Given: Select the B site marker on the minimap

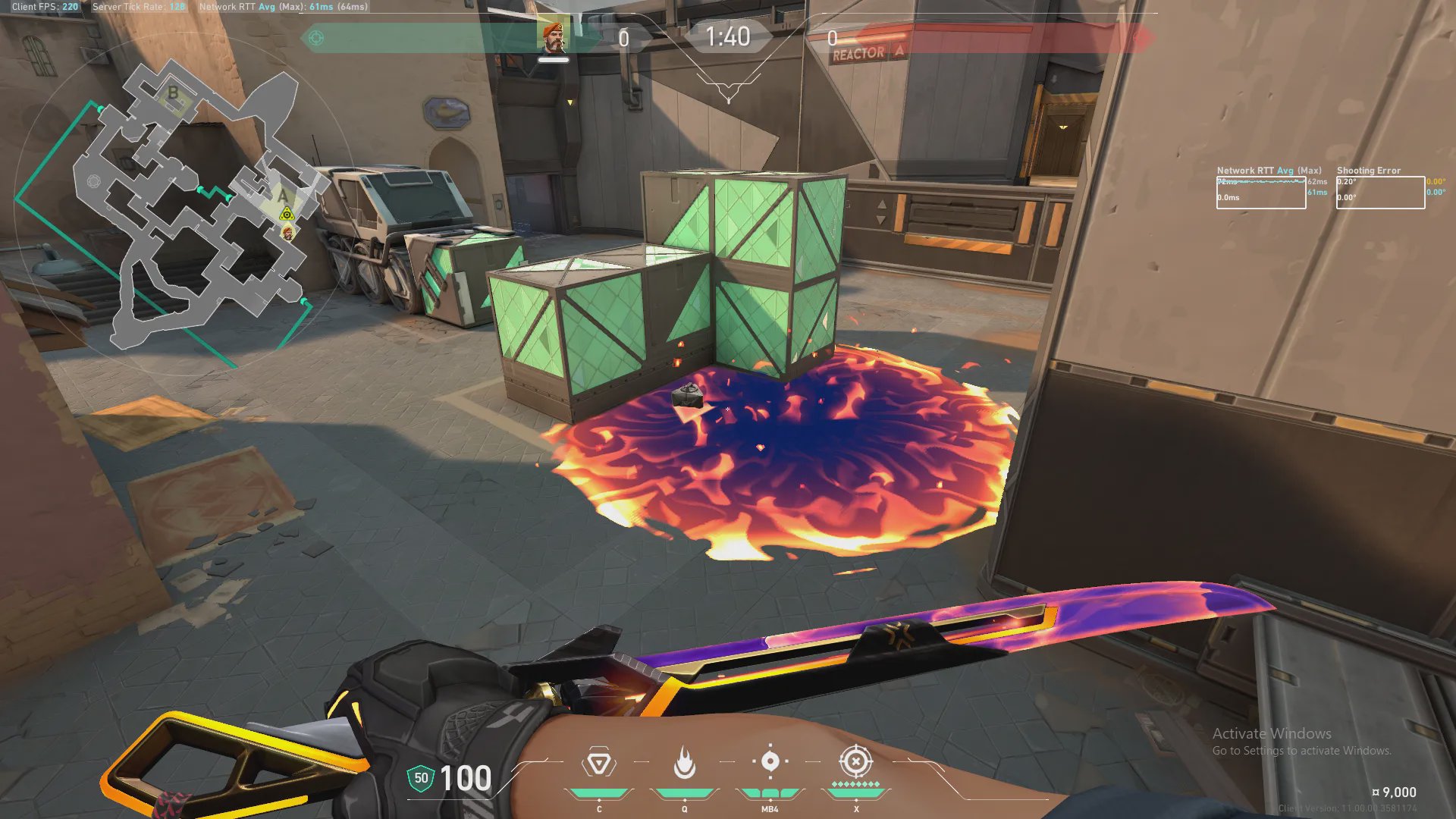Looking at the screenshot, I should (173, 93).
